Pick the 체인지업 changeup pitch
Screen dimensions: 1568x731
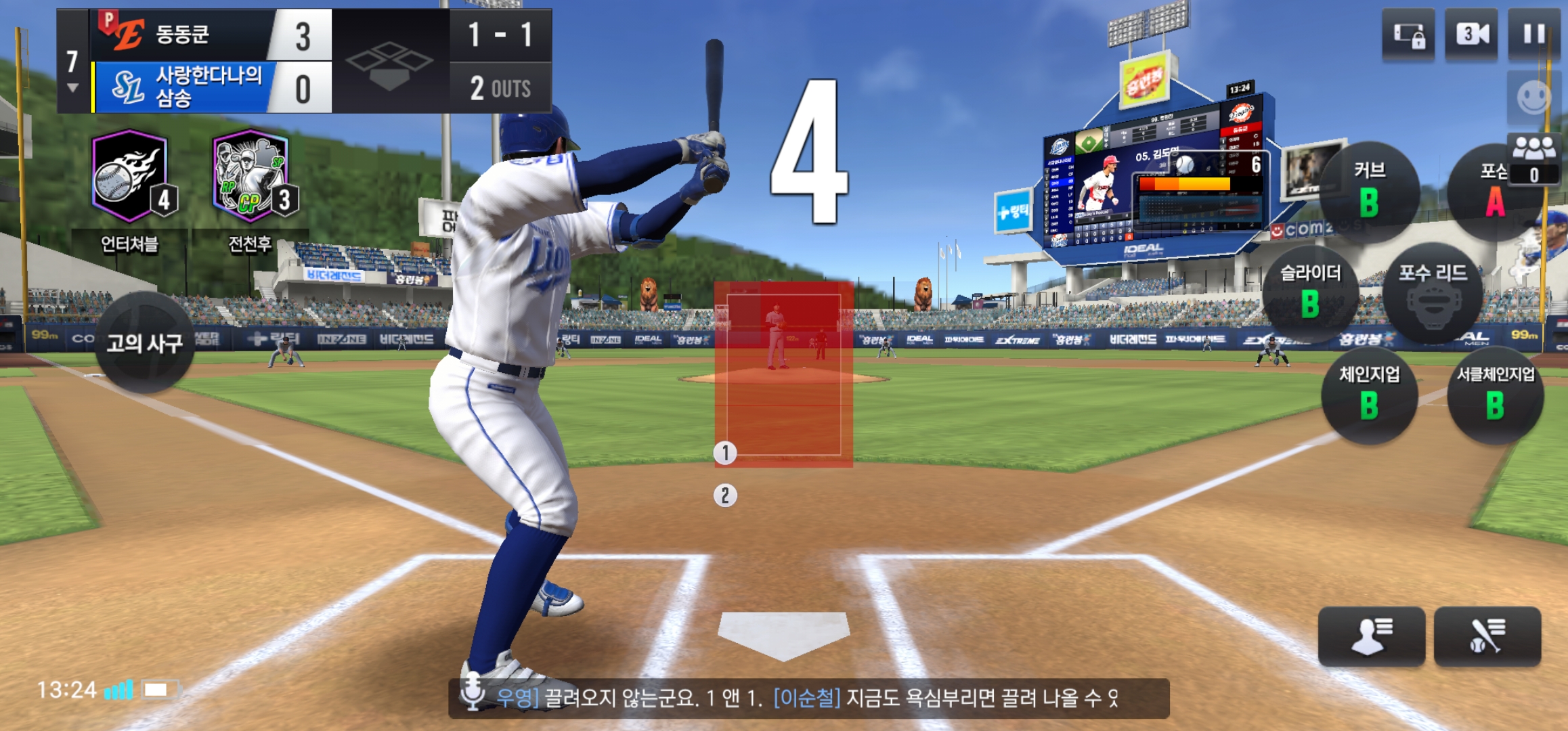point(1369,395)
